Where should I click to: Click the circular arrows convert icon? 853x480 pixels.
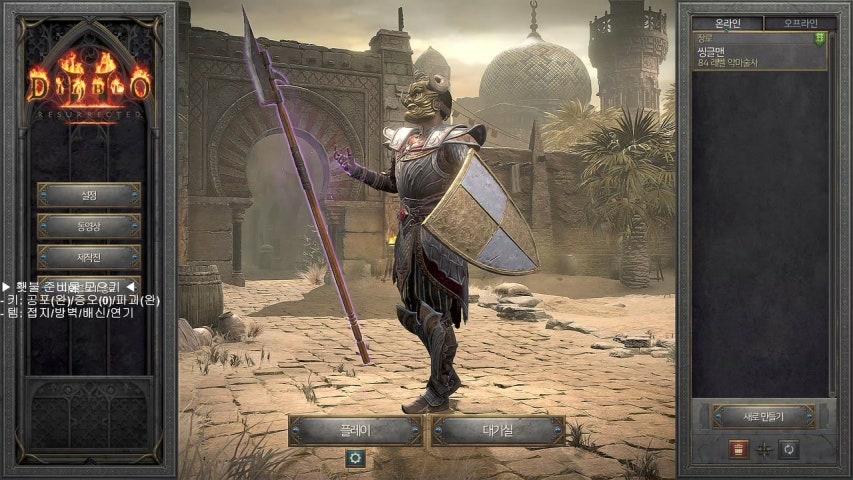coord(789,449)
